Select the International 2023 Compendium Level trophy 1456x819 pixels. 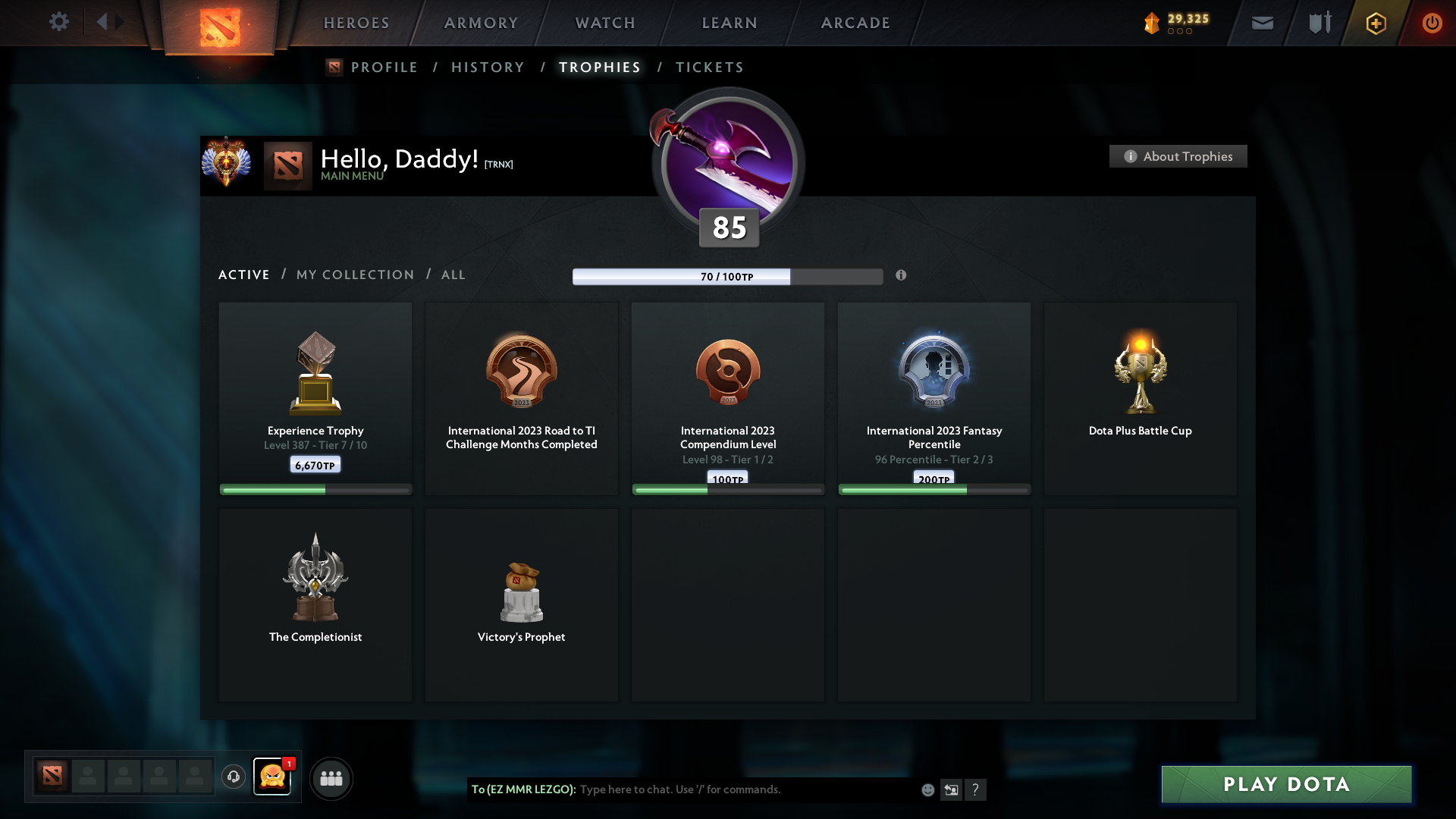(x=727, y=398)
